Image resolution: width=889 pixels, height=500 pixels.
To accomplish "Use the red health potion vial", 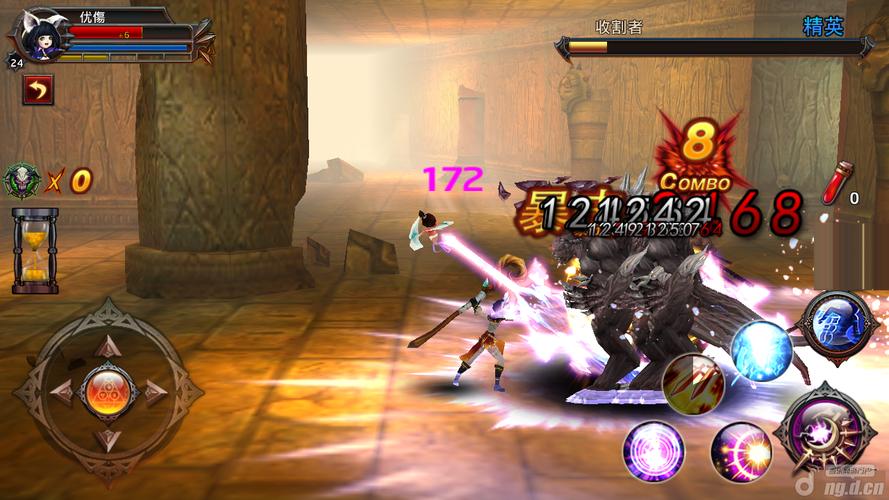I will [x=834, y=183].
